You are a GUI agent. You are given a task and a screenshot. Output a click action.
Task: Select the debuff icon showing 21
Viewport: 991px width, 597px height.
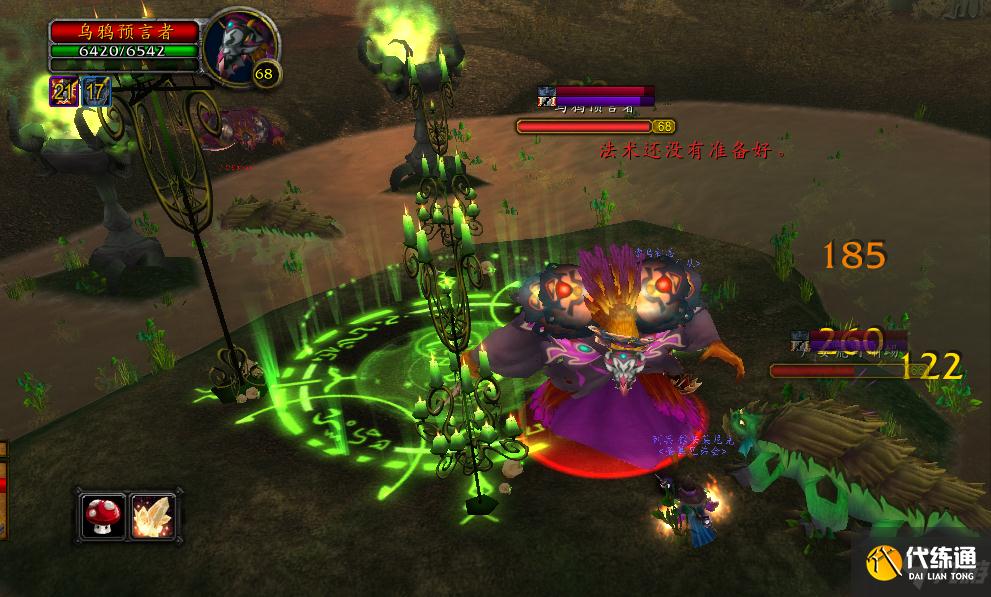coord(64,92)
